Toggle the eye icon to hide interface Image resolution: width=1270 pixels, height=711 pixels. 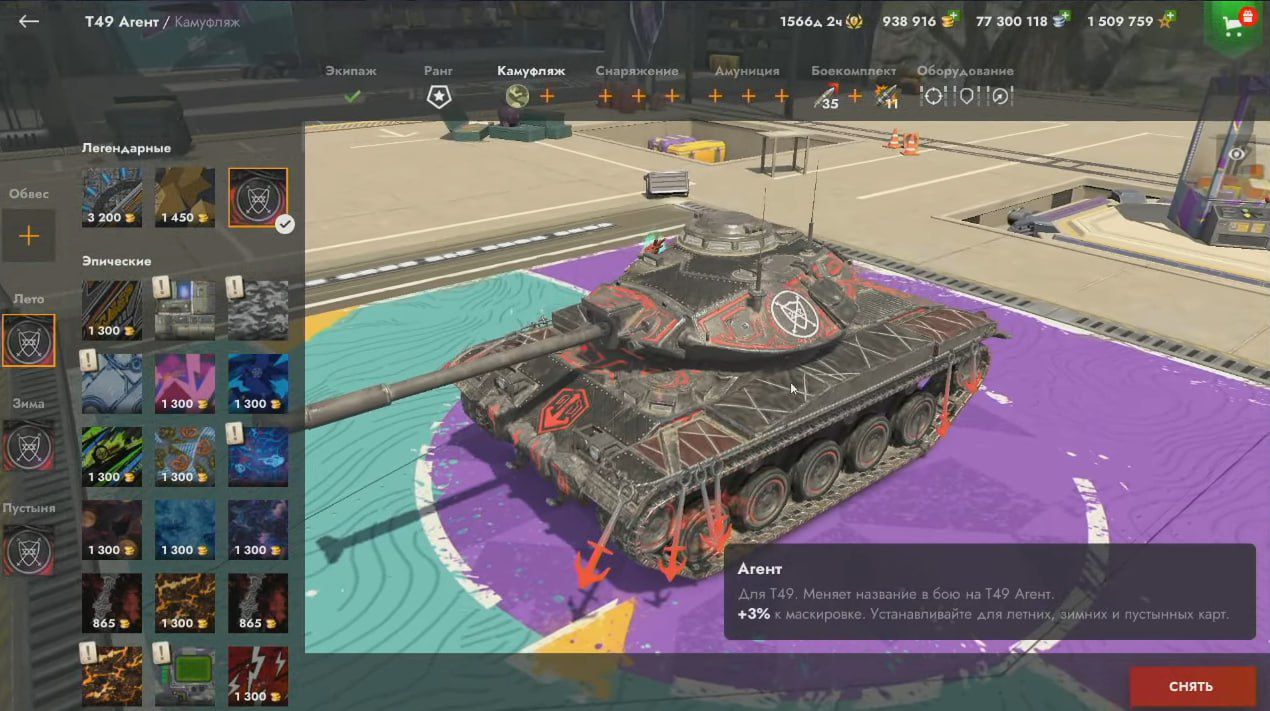[1238, 153]
